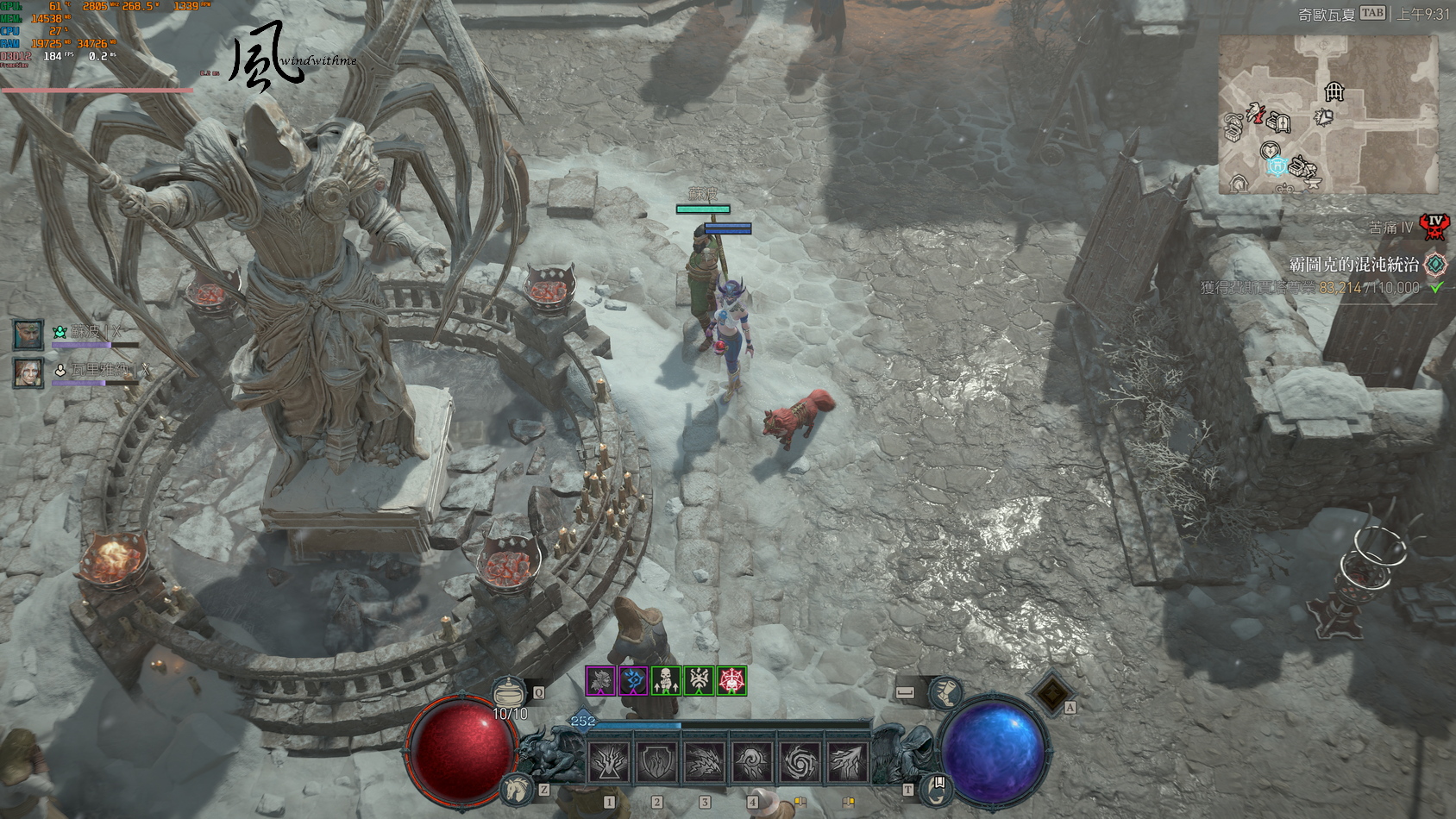
Task: Select the 蘇波 mercenary portrait
Action: (x=28, y=334)
